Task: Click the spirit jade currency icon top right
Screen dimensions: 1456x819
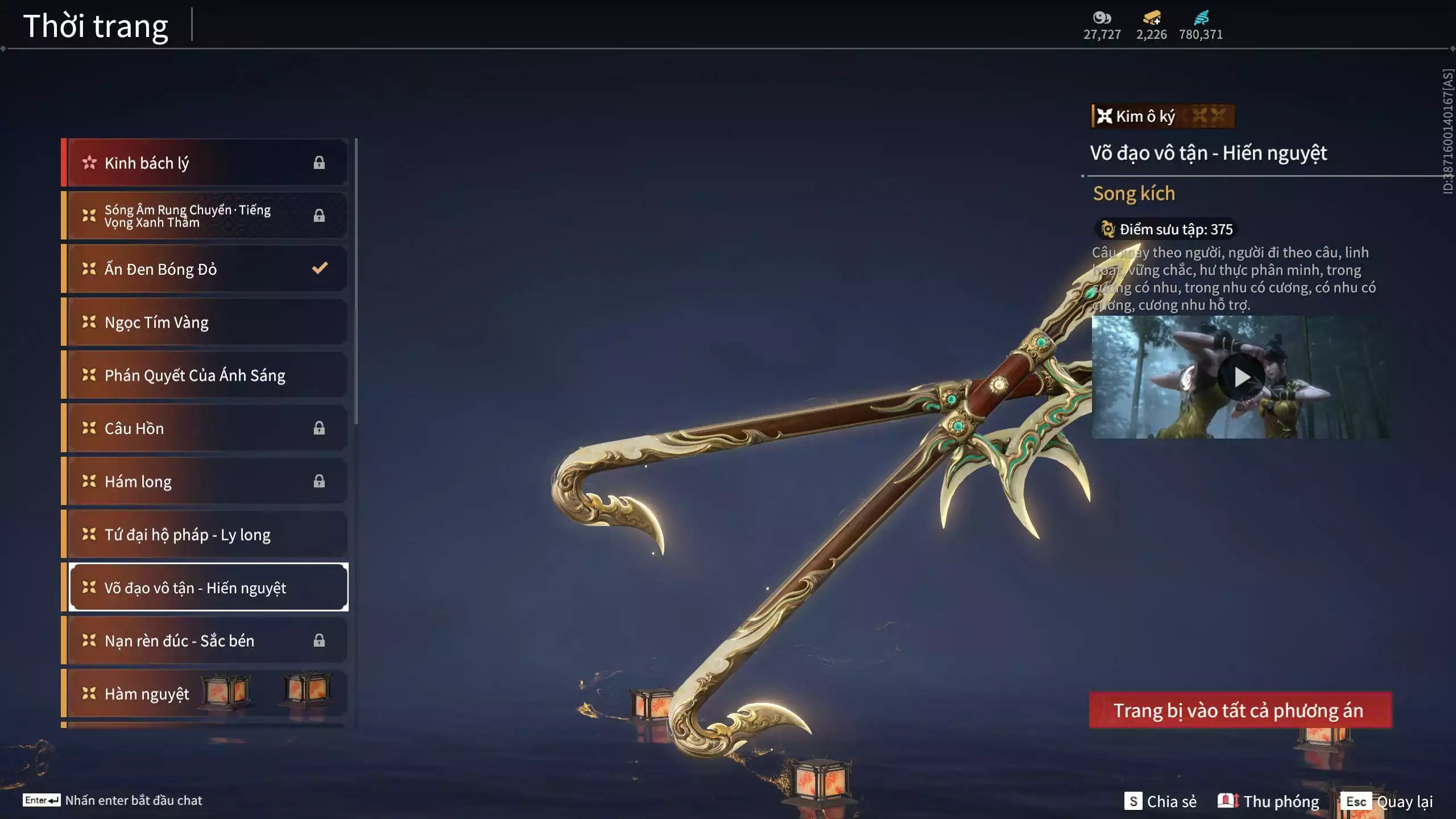Action: [1103, 18]
